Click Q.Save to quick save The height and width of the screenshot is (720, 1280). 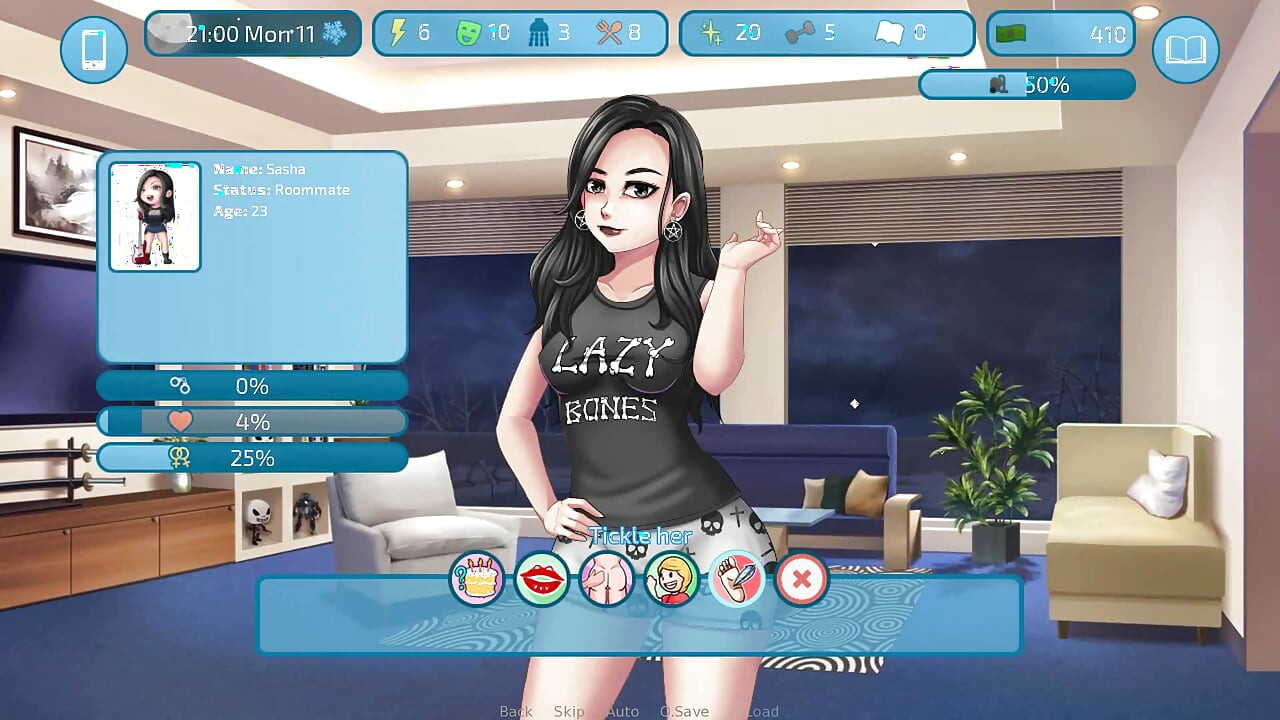coord(684,710)
